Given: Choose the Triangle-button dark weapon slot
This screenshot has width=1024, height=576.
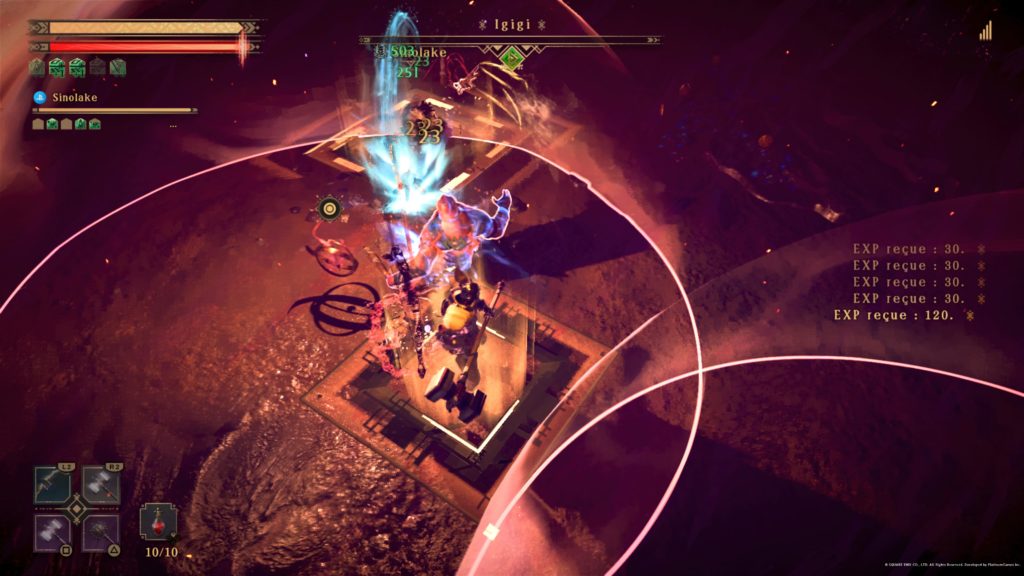Looking at the screenshot, I should (x=101, y=532).
